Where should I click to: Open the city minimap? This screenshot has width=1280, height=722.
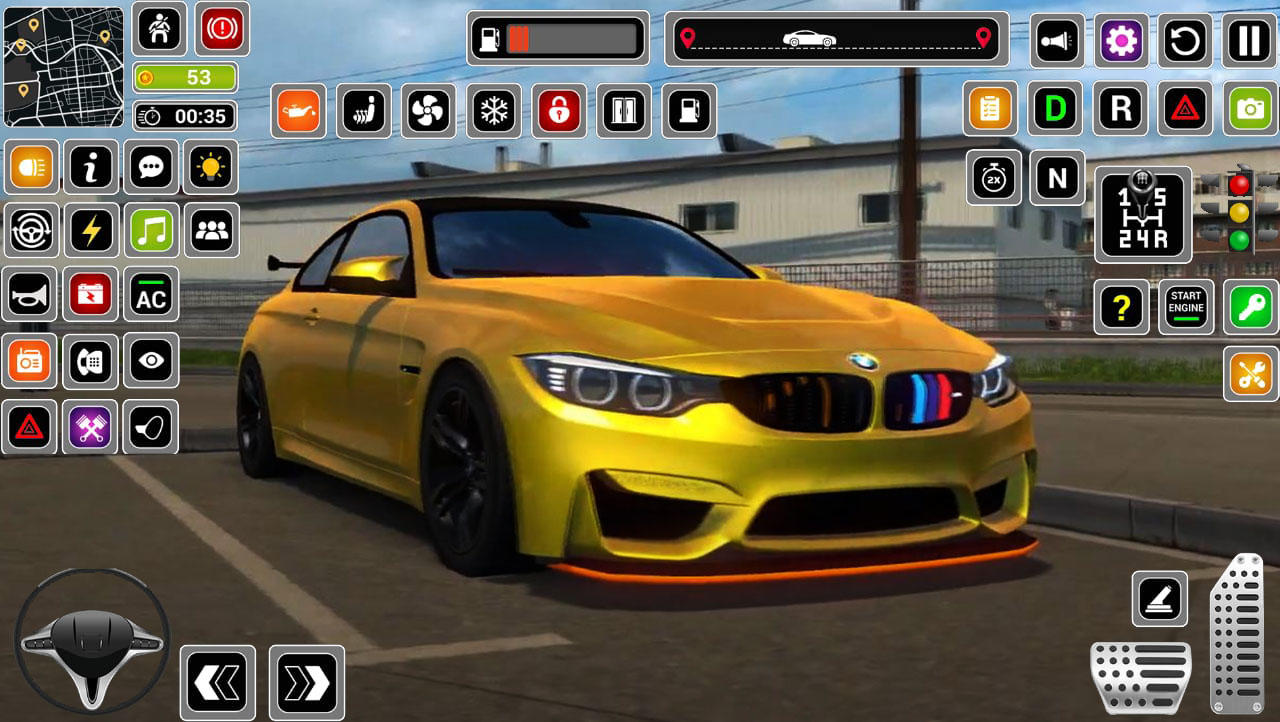click(x=63, y=67)
